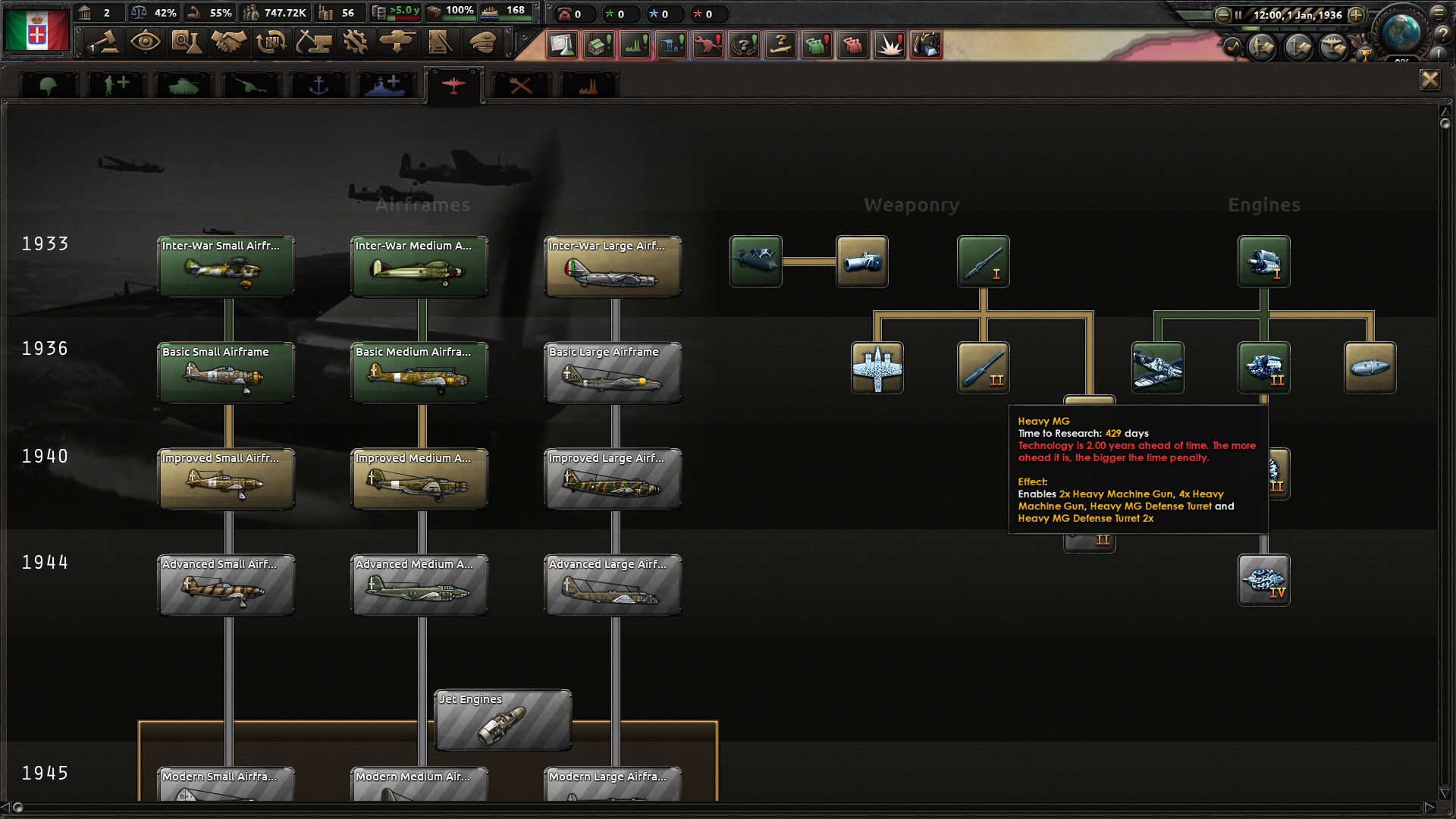The image size is (1456, 819).
Task: Switch to the Naval research tab
Action: [318, 83]
